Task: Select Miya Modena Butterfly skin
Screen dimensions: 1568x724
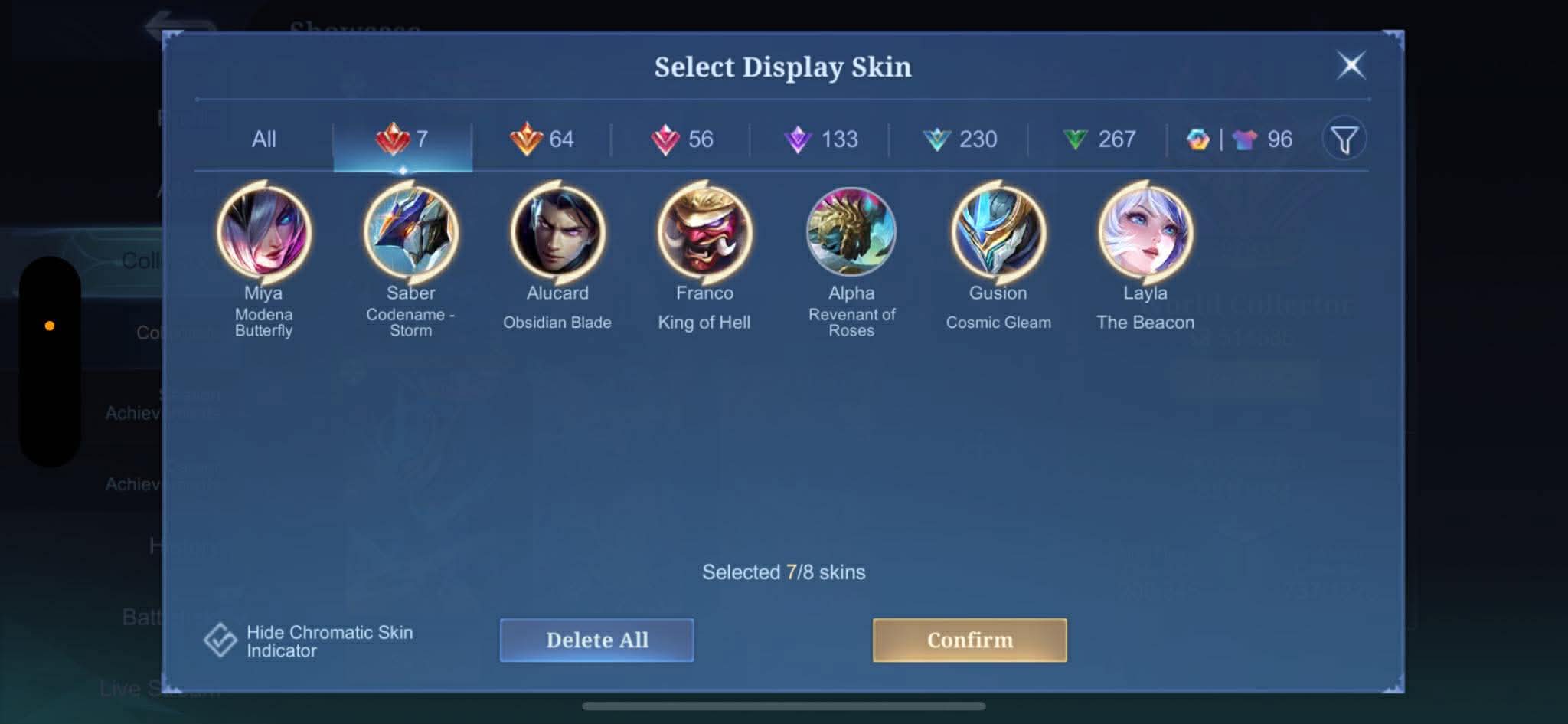Action: click(x=263, y=232)
